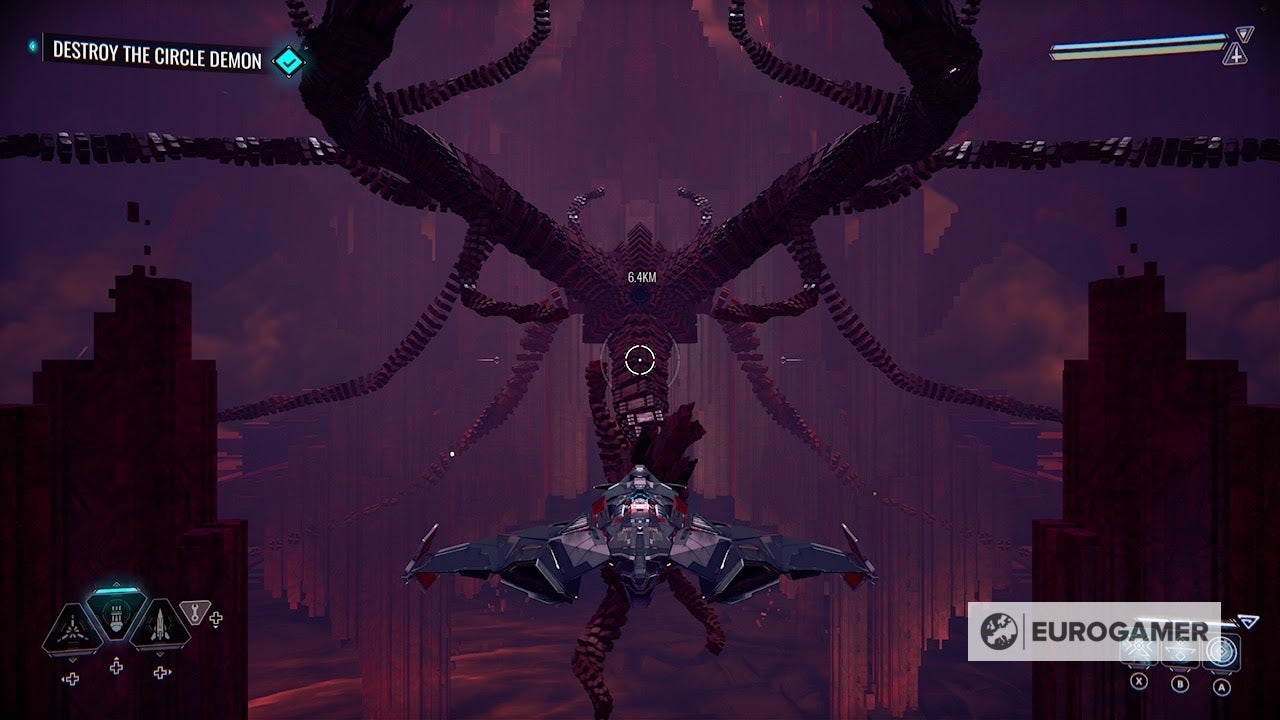Screen dimensions: 1280x720
Task: Toggle the objective completion checkmark diamond
Action: click(x=288, y=60)
